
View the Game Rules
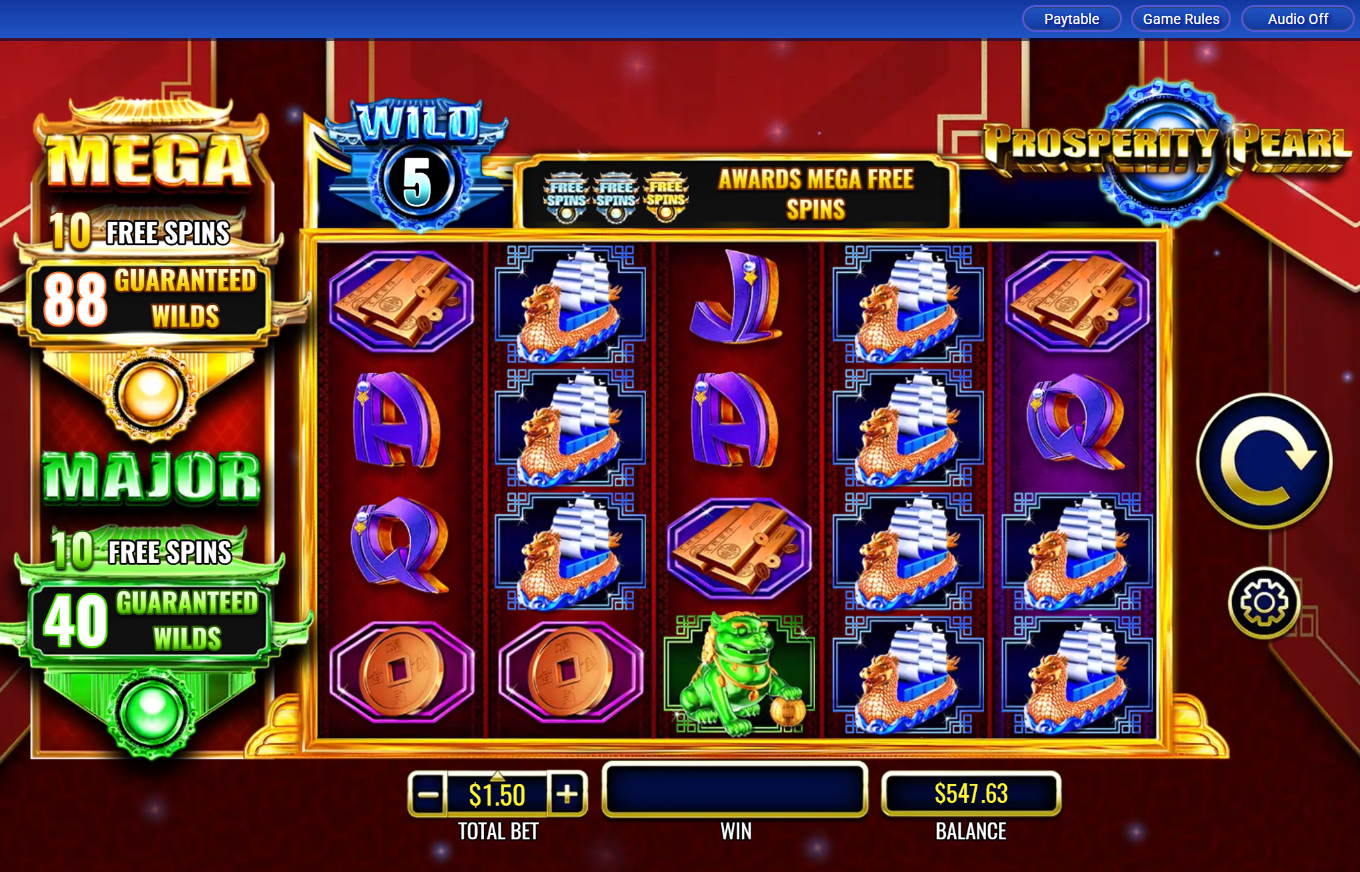(x=1181, y=18)
